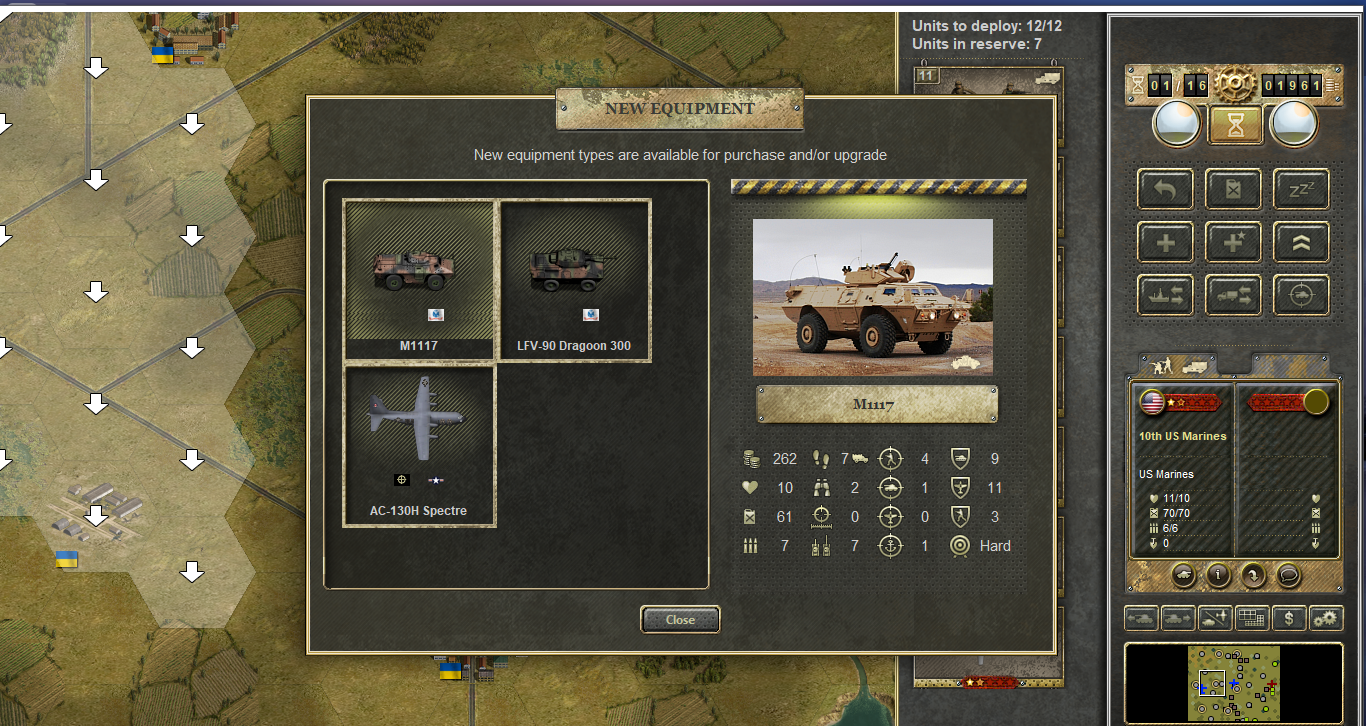The image size is (1366, 726).
Task: Toggle the truck transport swap button
Action: (x=1234, y=295)
